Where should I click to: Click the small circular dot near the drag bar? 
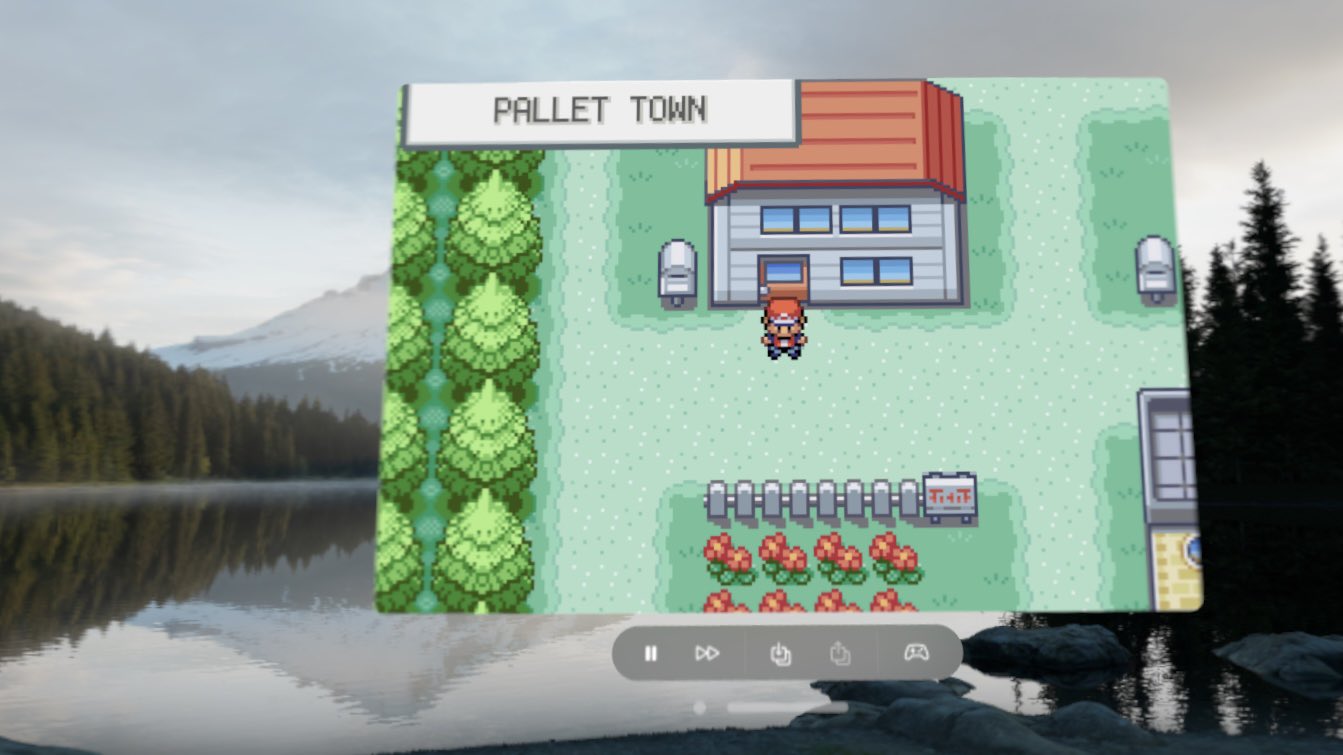[x=700, y=708]
